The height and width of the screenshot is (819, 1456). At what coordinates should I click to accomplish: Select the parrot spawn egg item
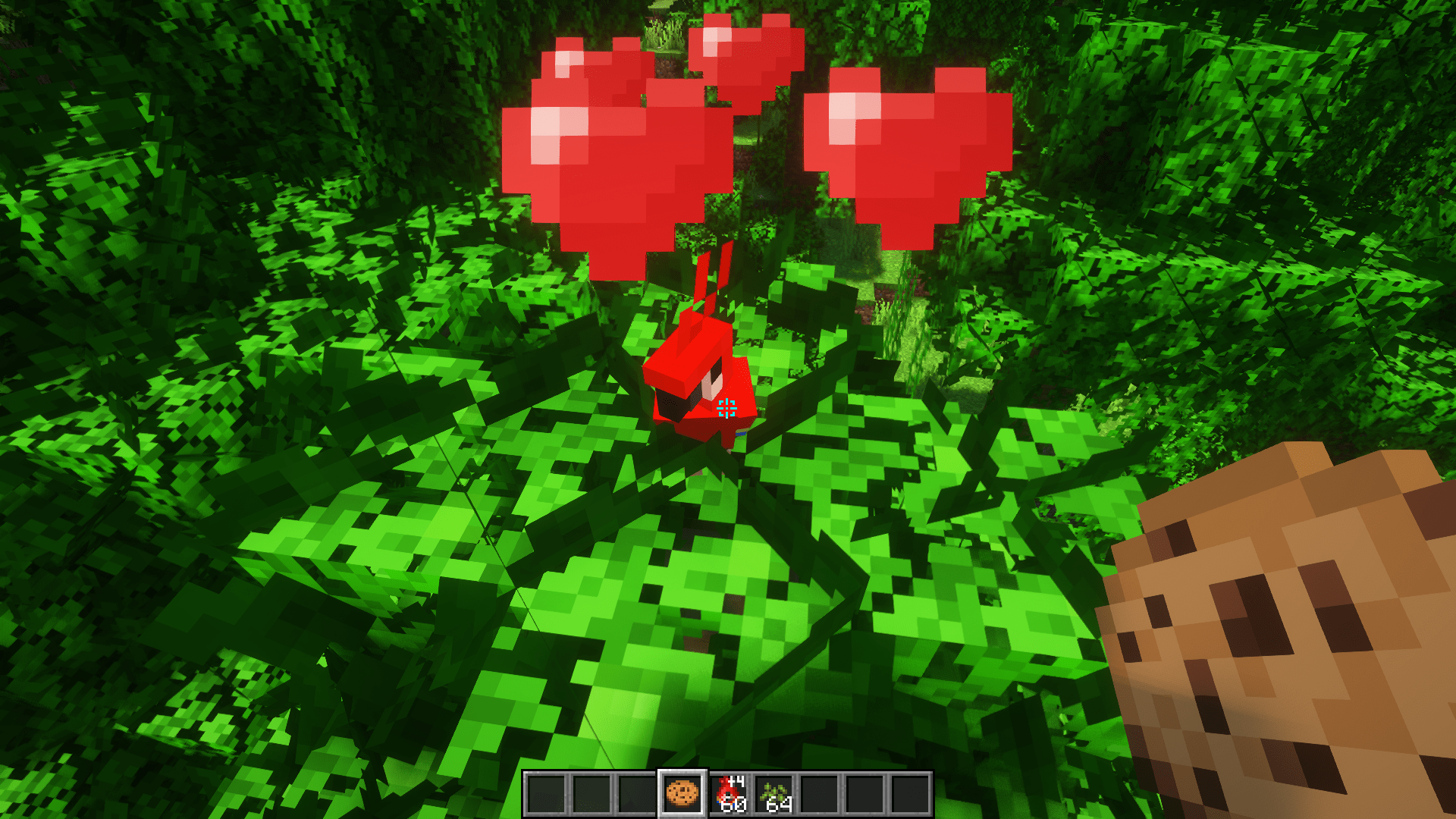pos(726,792)
